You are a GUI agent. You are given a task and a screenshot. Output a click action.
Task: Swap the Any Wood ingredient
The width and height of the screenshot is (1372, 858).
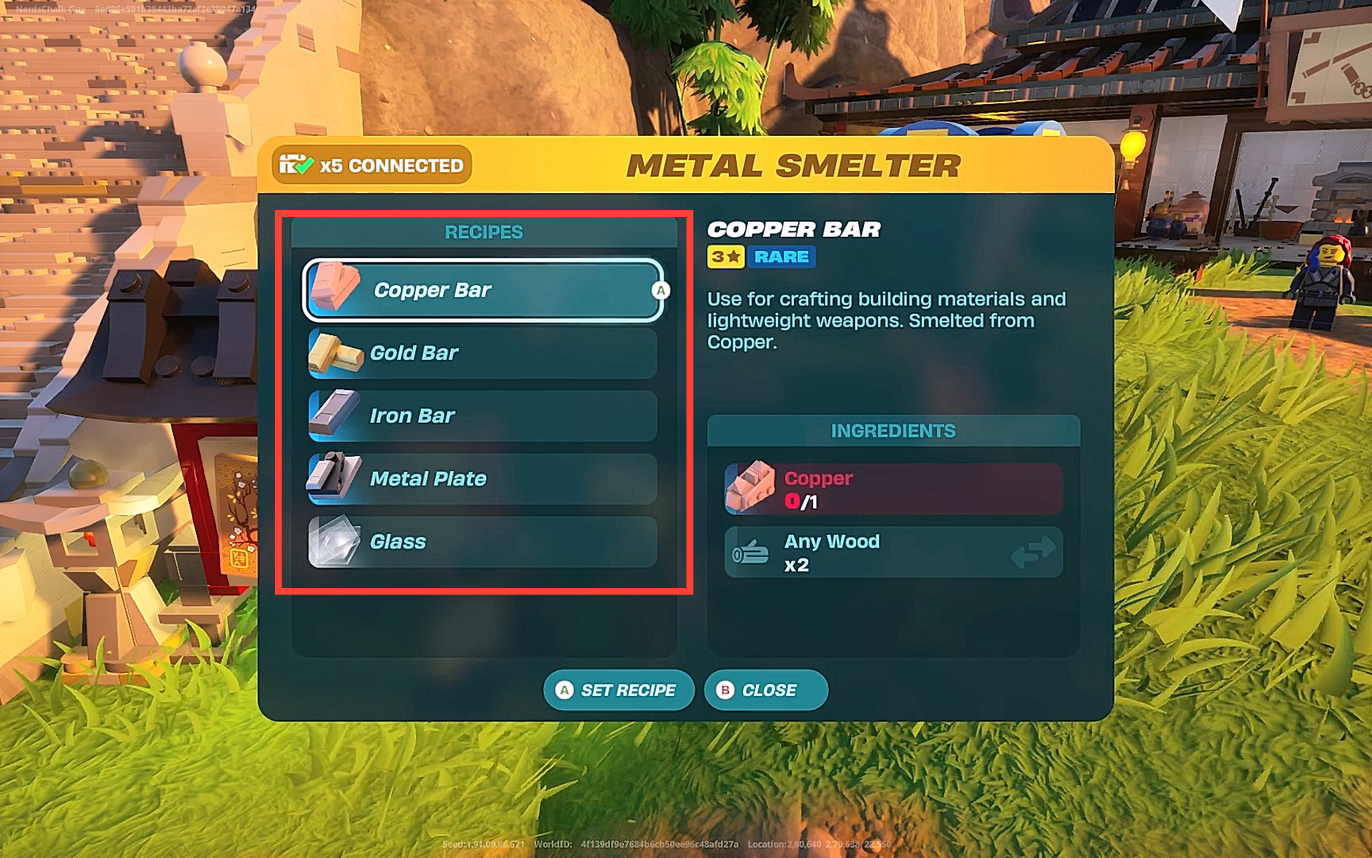click(x=1032, y=552)
